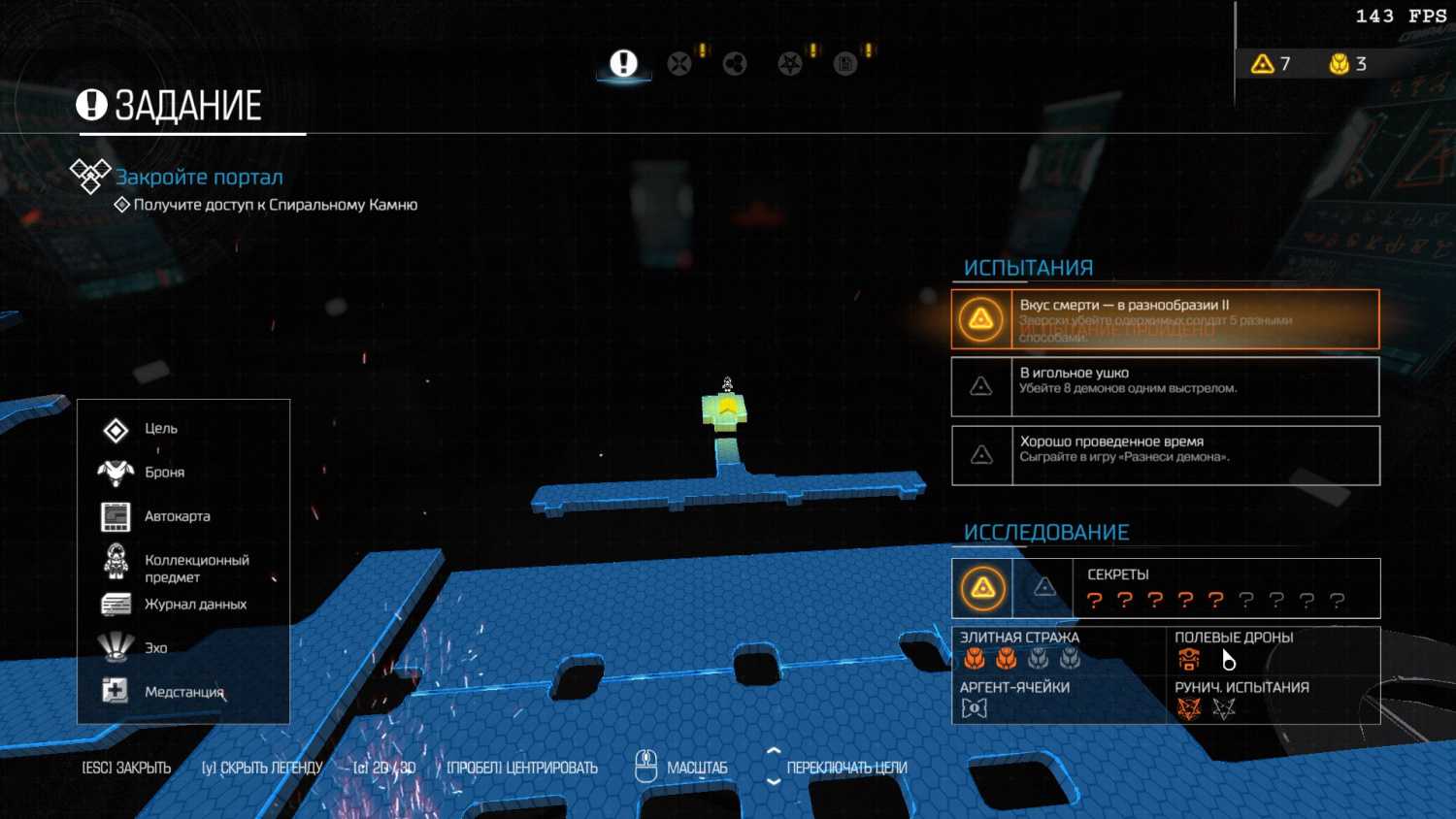
Task: Click the «Закройте портал» mission objective
Action: tap(199, 178)
